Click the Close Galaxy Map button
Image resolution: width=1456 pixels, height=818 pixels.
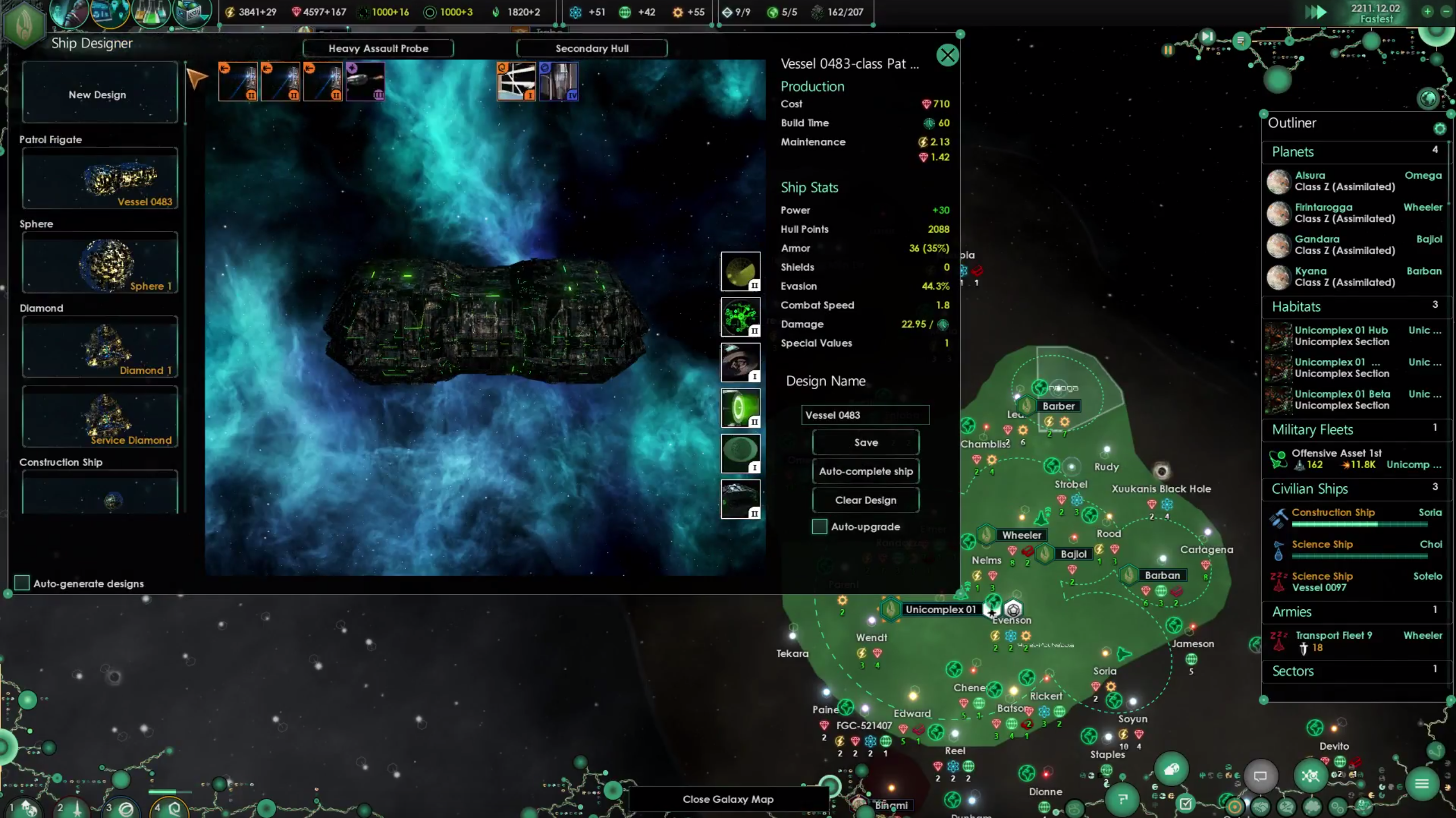click(727, 799)
